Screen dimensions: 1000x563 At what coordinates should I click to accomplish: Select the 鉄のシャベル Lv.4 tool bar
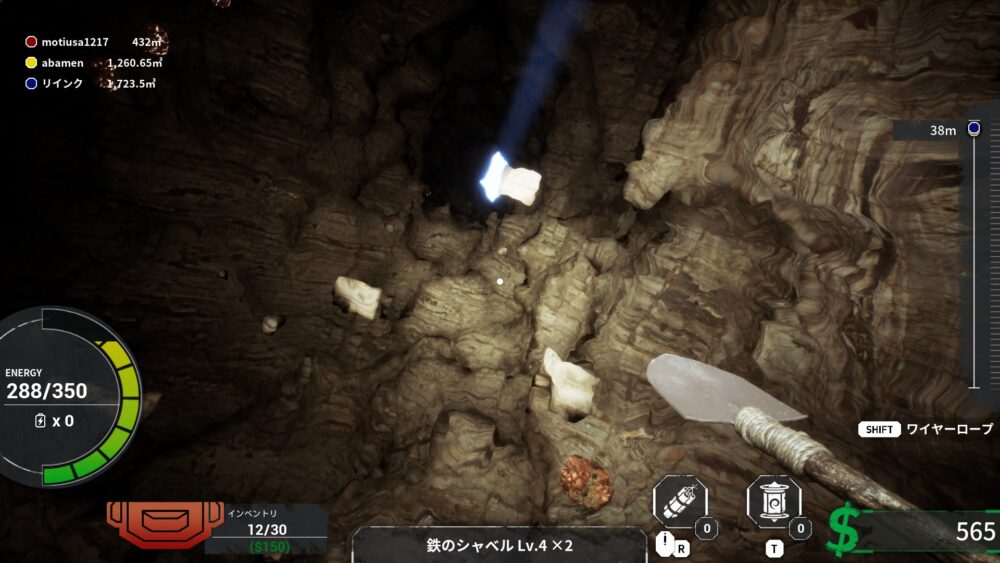pyautogui.click(x=499, y=545)
